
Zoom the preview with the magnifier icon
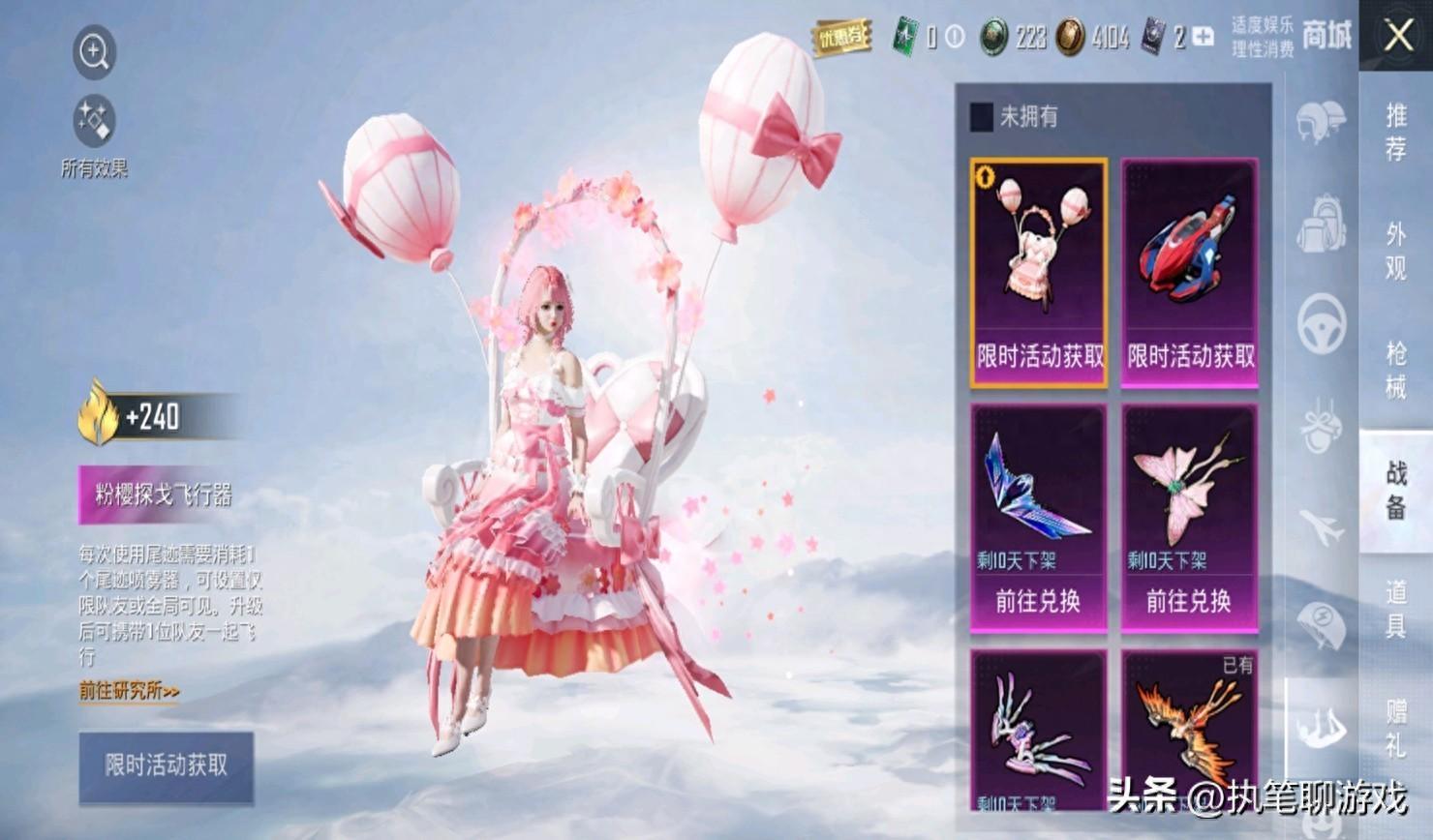tap(94, 51)
